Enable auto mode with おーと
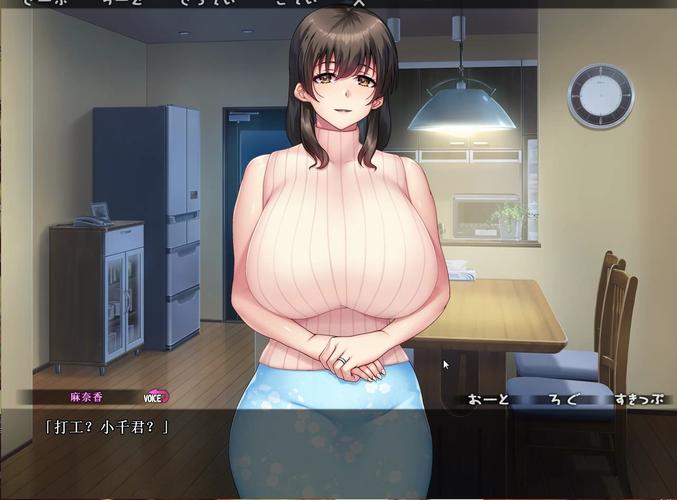This screenshot has width=677, height=500. 490,400
